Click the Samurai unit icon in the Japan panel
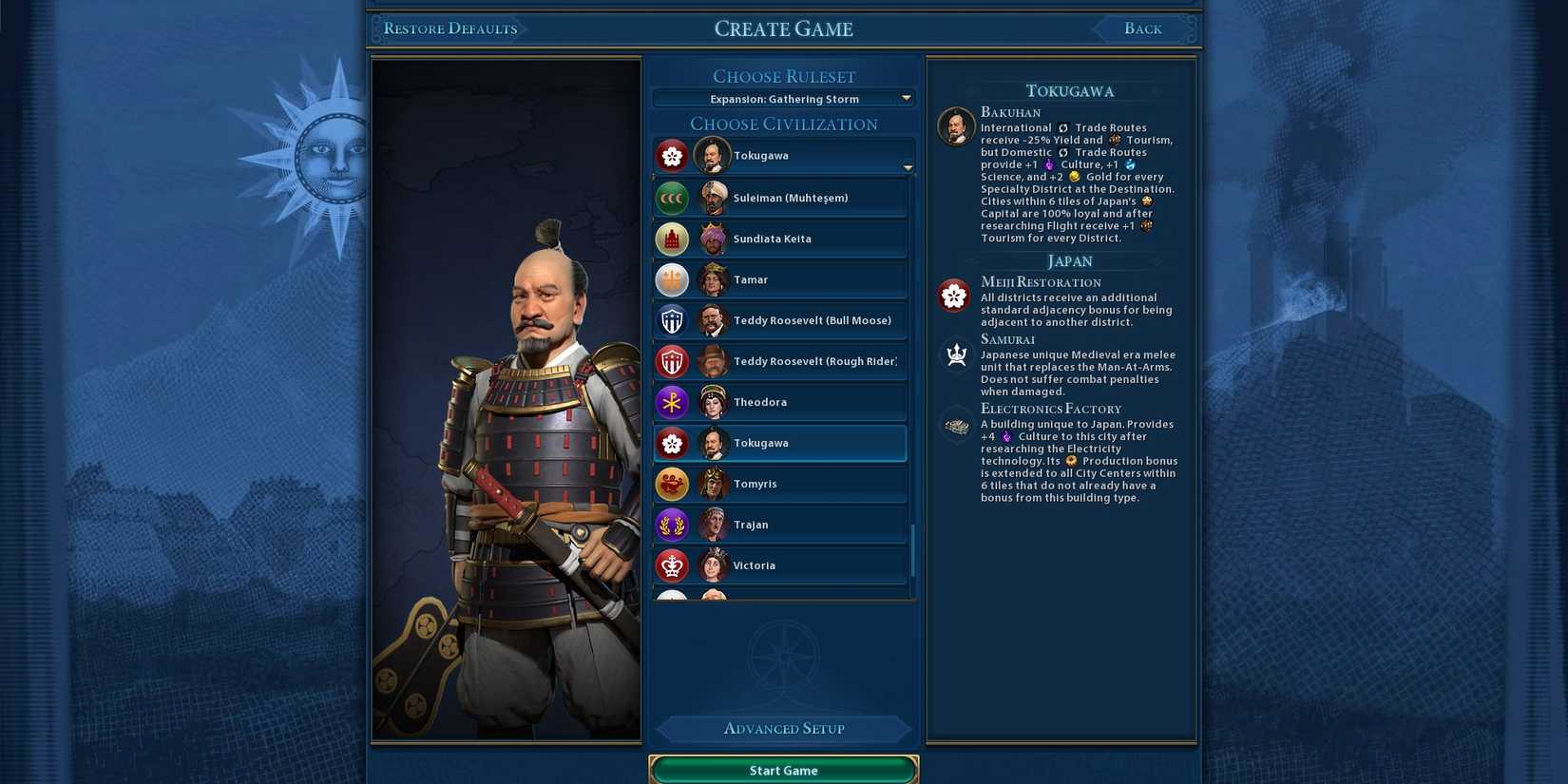 coord(954,354)
